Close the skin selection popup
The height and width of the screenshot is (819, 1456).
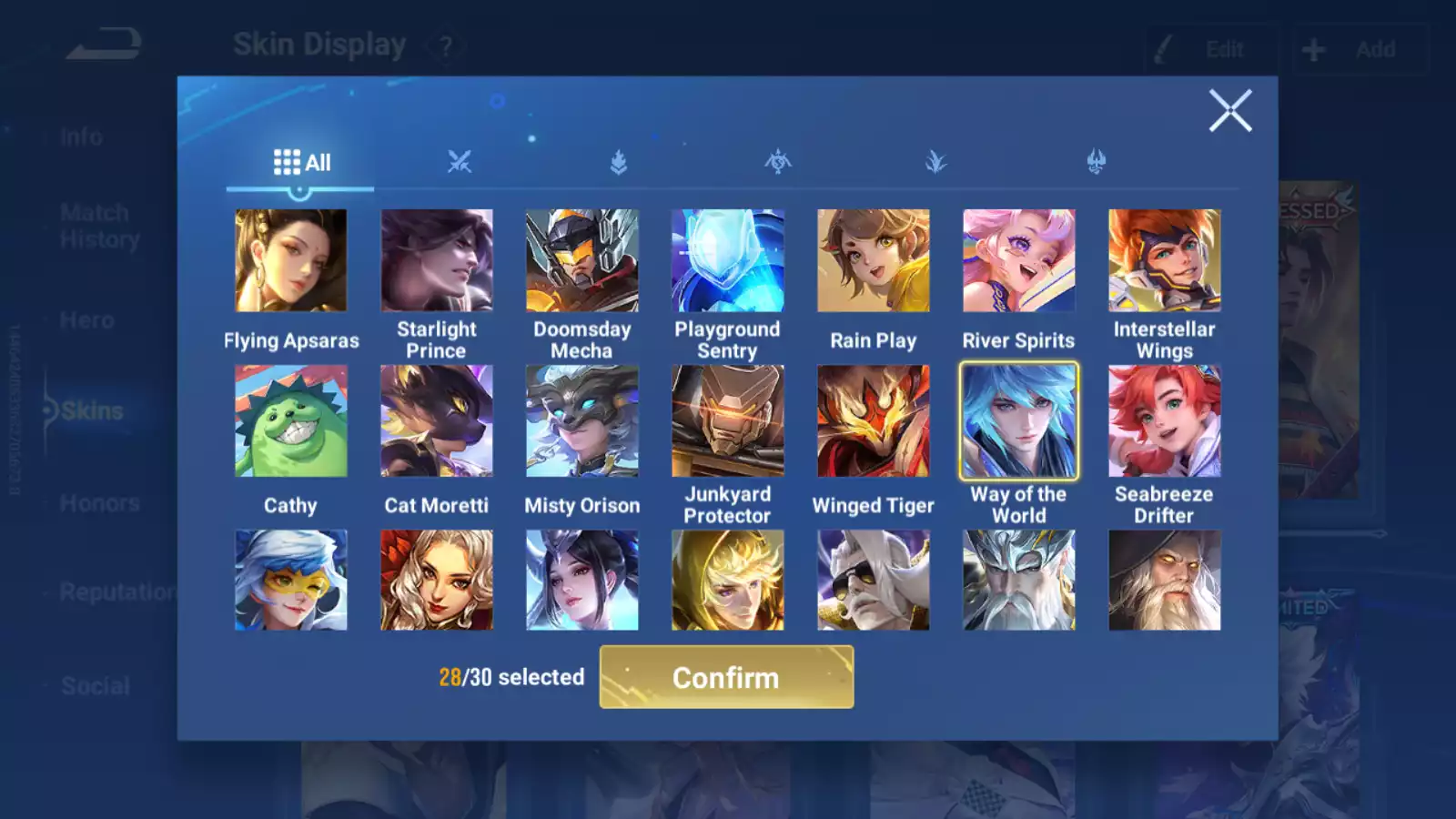point(1230,111)
